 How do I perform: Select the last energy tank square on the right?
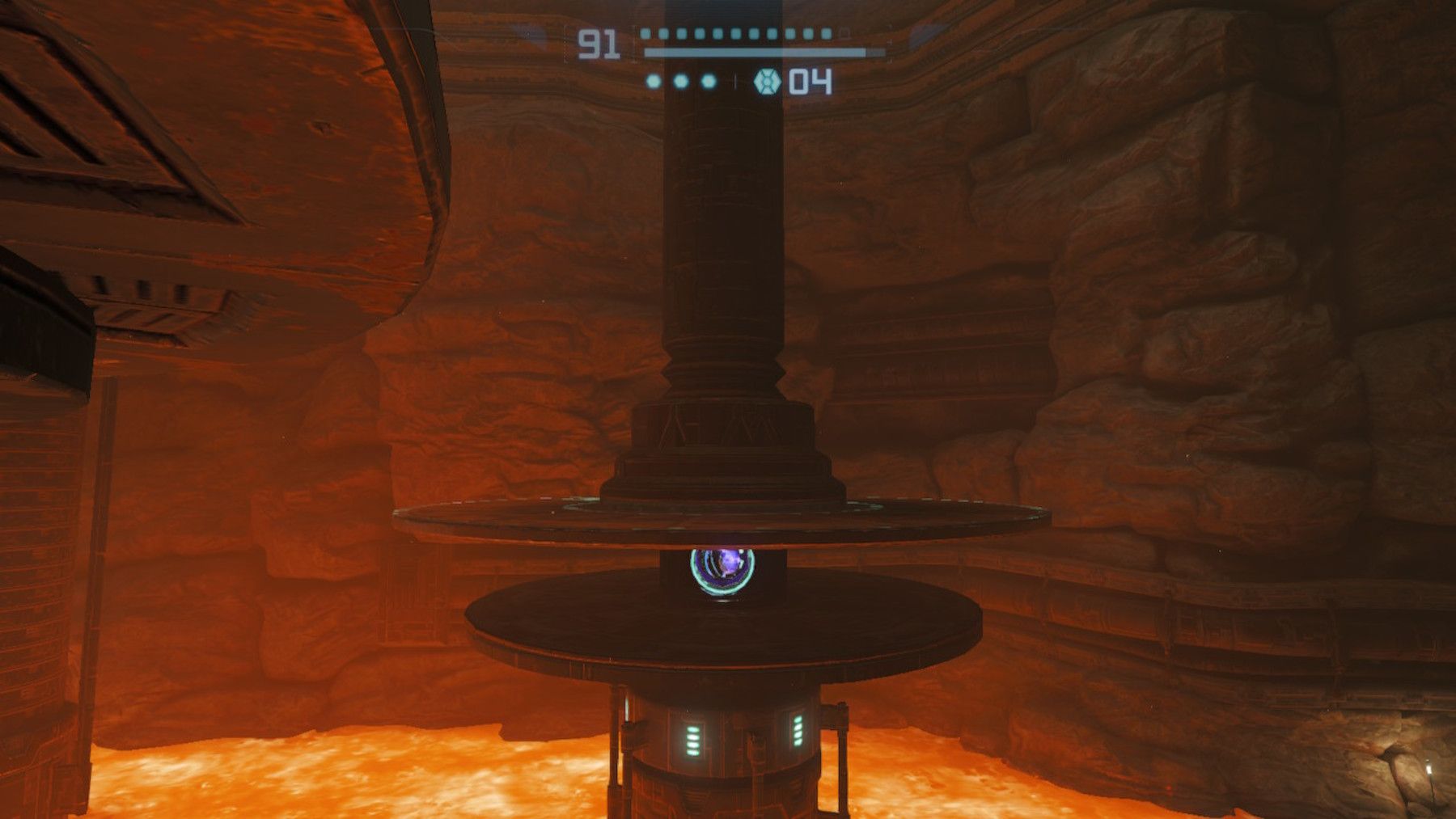(825, 34)
